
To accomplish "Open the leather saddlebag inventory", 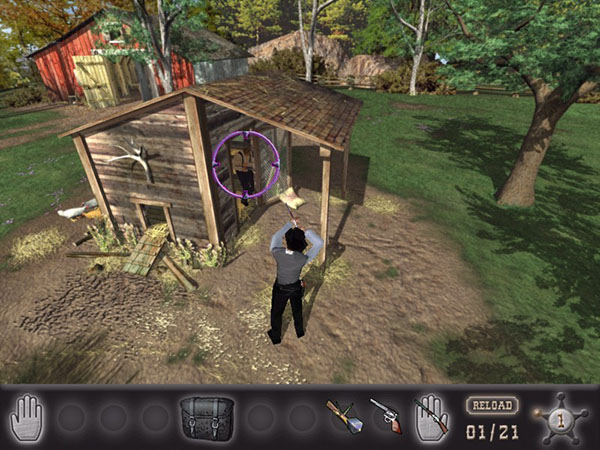I will point(207,417).
